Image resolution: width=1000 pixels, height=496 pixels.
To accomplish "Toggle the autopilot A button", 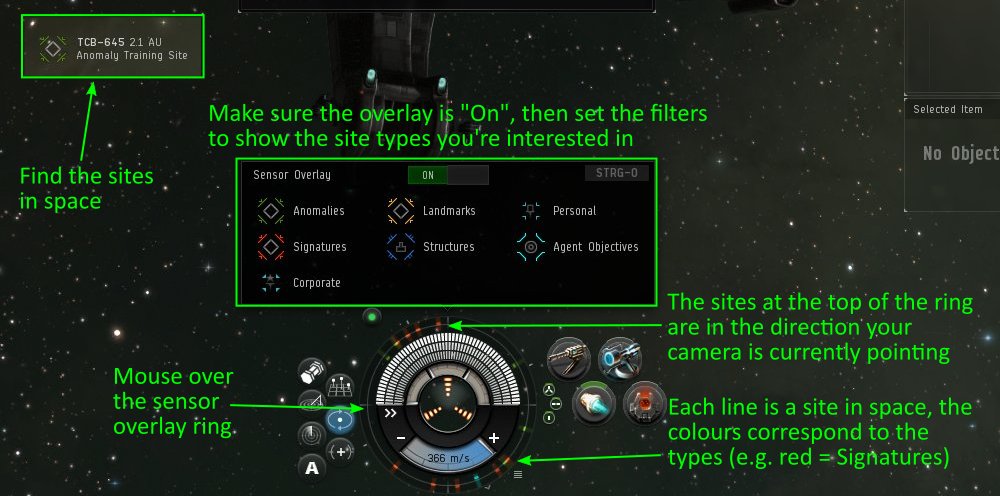I will [312, 467].
